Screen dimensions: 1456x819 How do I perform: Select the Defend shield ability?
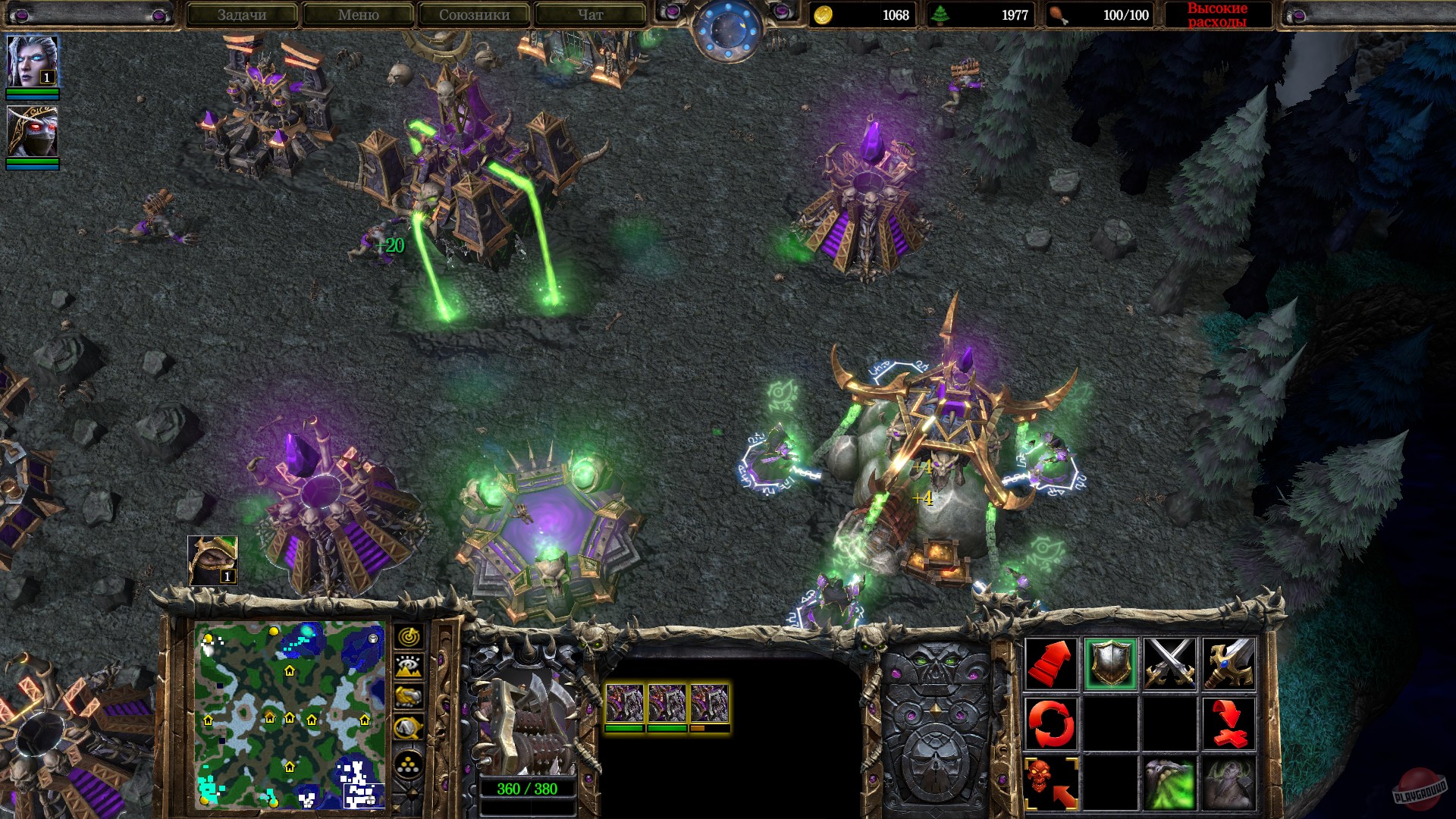(1112, 664)
